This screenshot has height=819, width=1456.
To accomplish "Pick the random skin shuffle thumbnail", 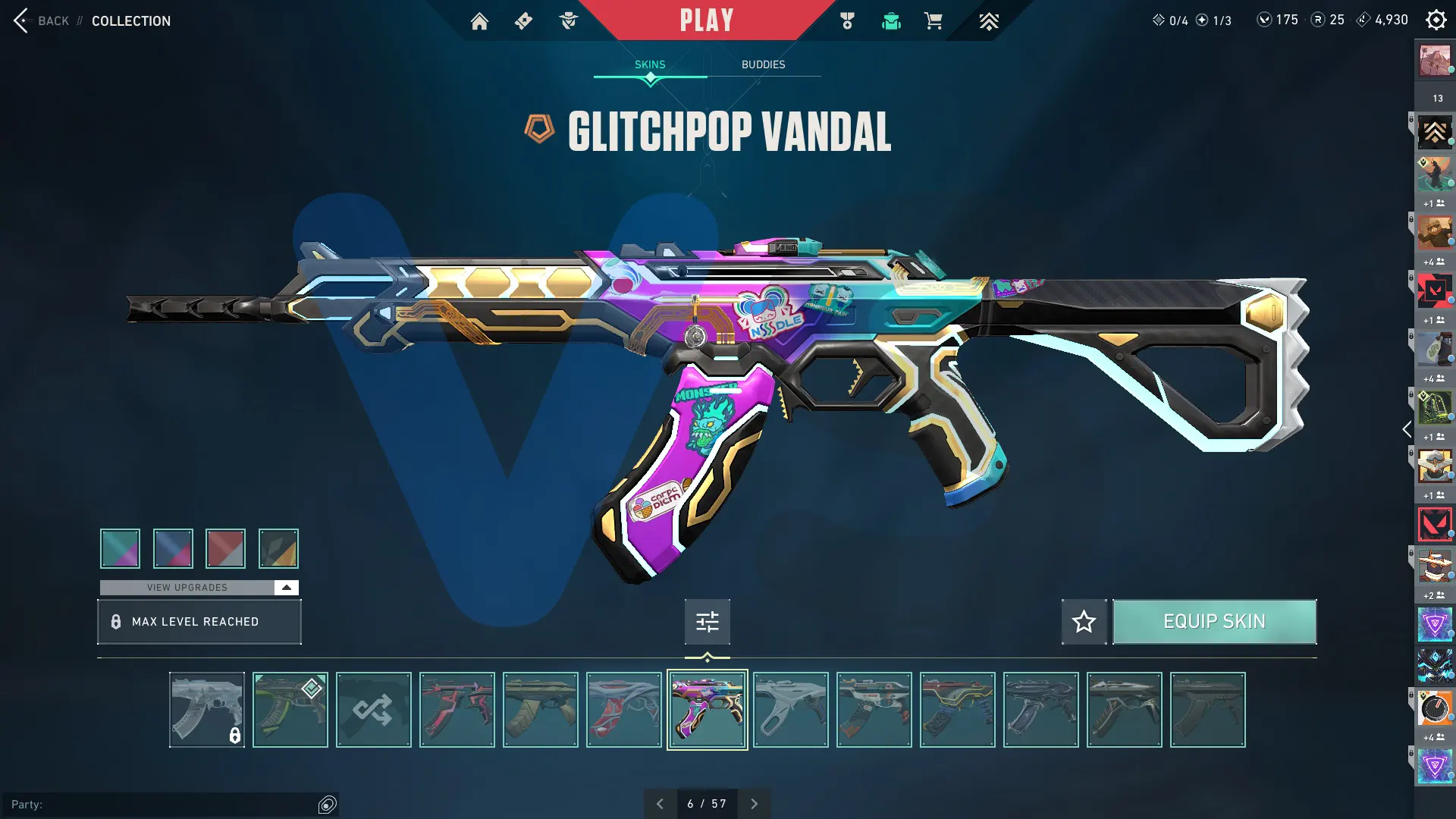I will [373, 710].
